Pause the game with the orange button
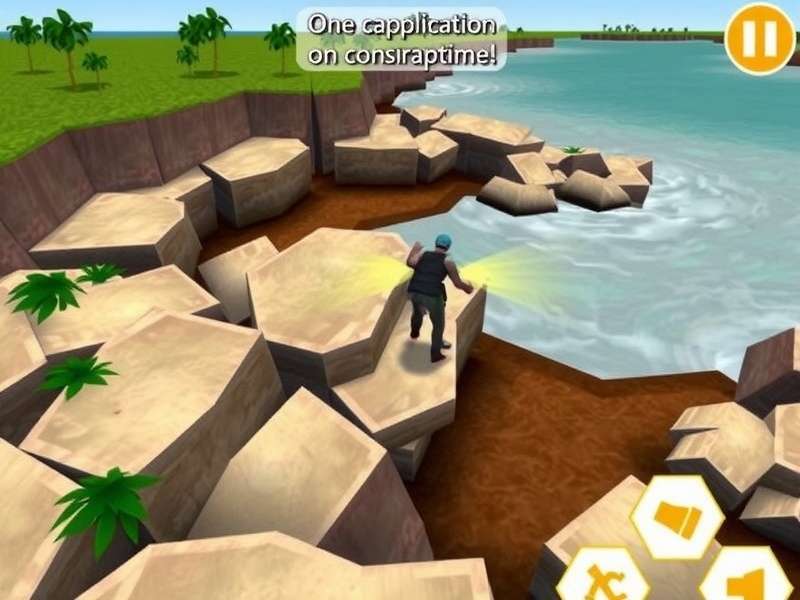This screenshot has width=800, height=600. 759,38
